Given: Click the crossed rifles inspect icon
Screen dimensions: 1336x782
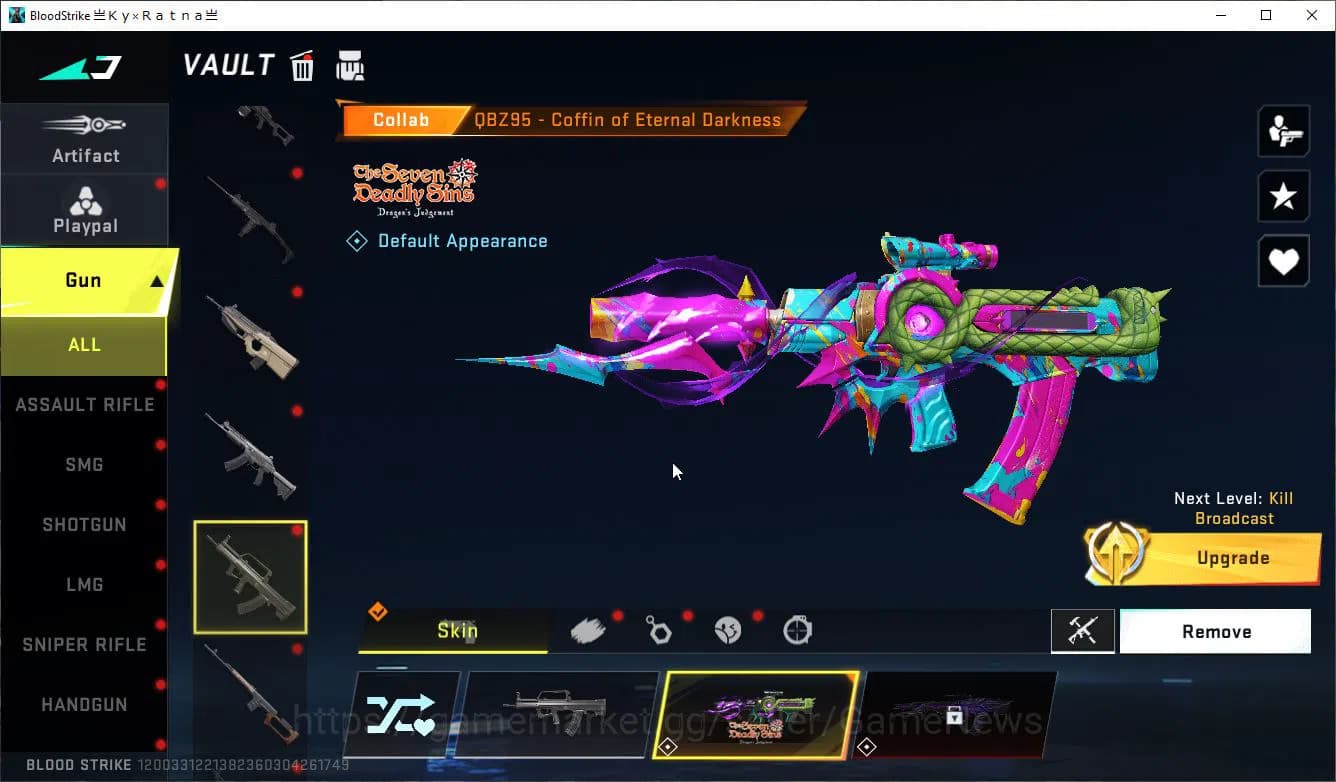Looking at the screenshot, I should point(1083,631).
